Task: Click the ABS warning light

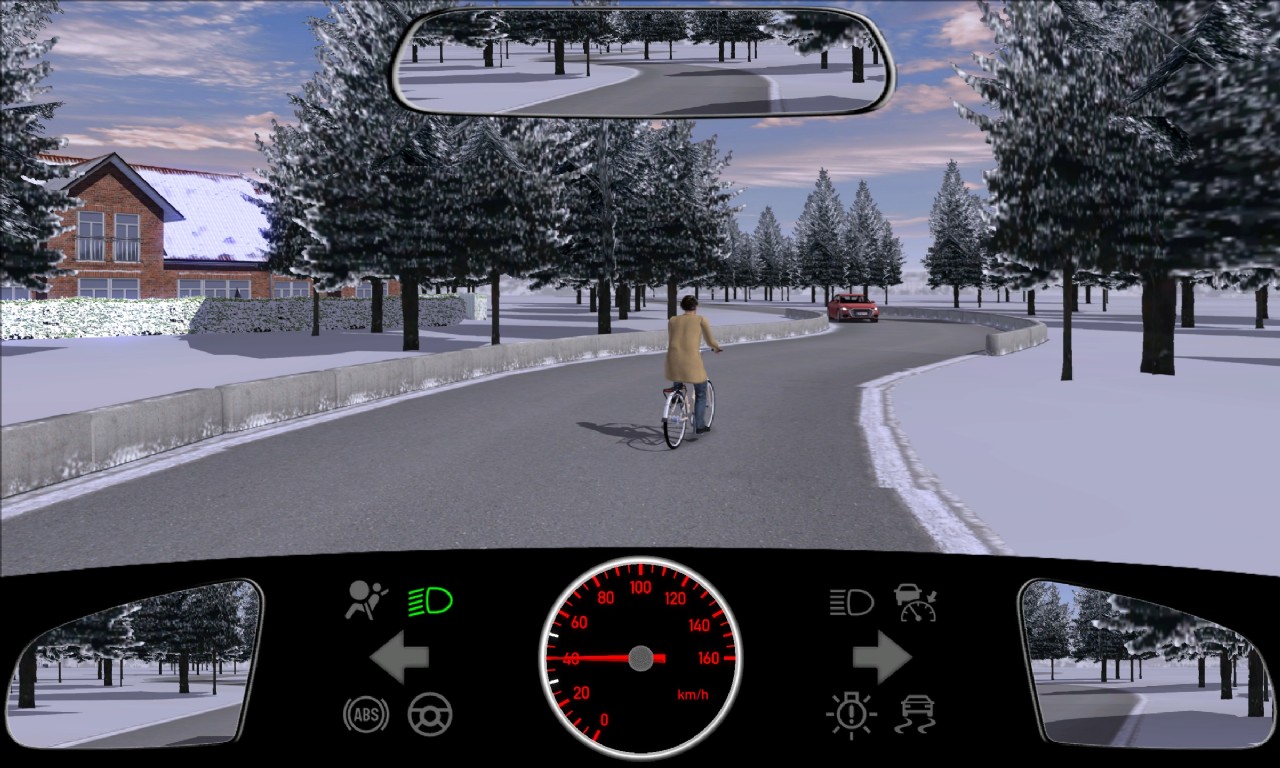Action: coord(366,714)
